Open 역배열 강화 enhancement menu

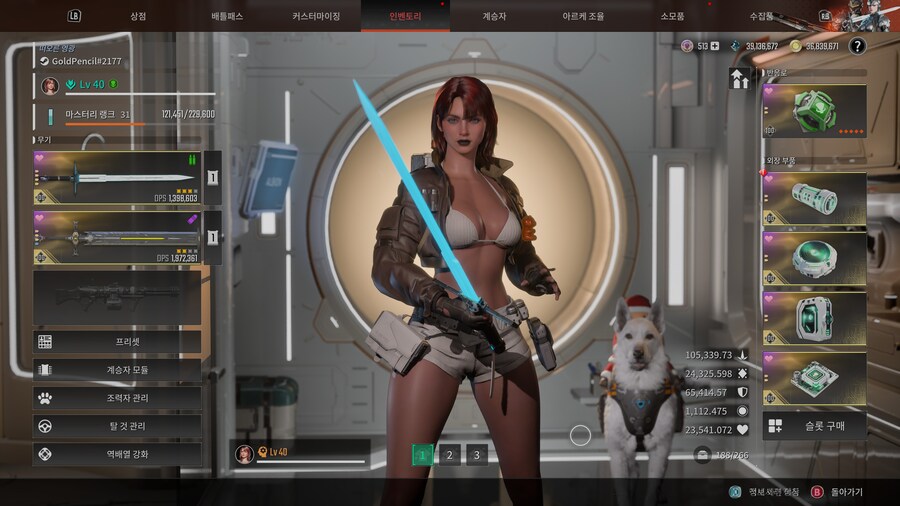[117, 454]
